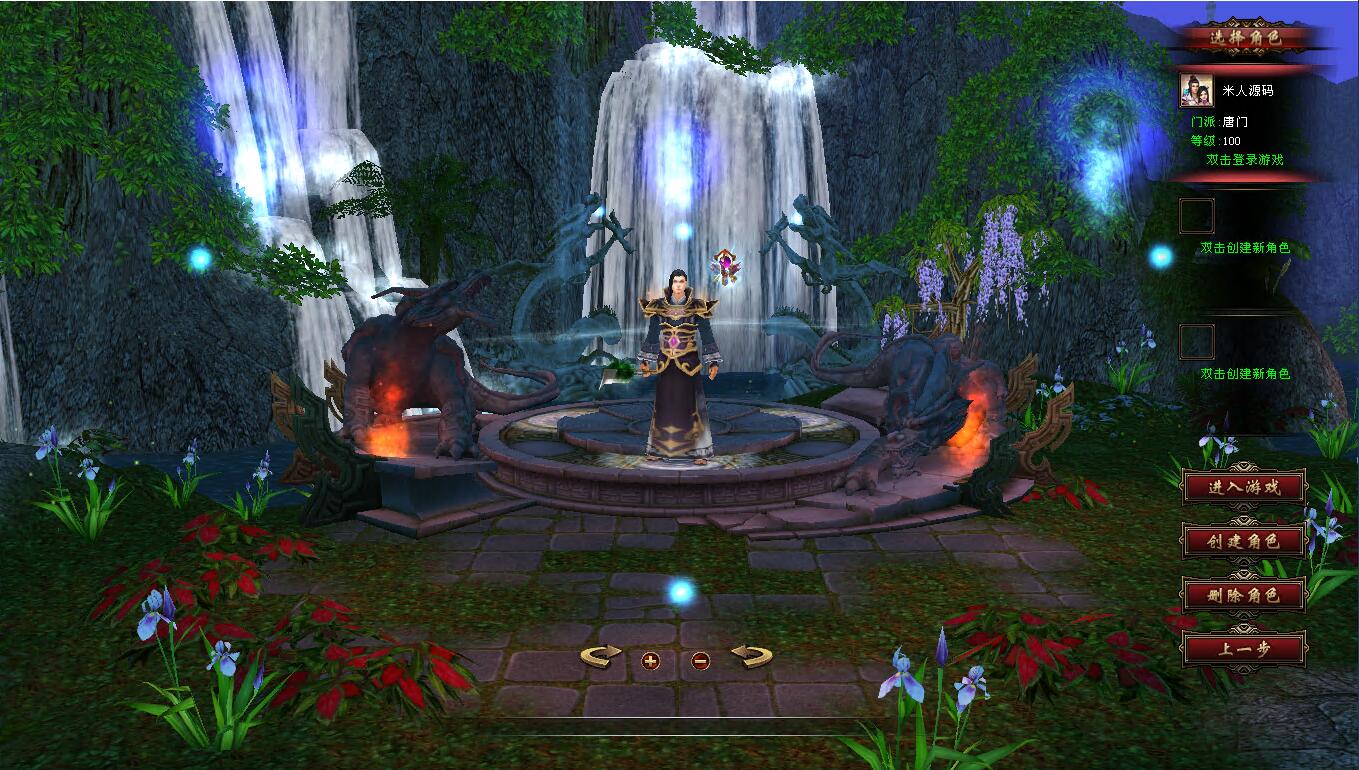Viewport: 1359px width, 770px height.
Task: Rotate the character with the right curved arrow
Action: (x=752, y=657)
